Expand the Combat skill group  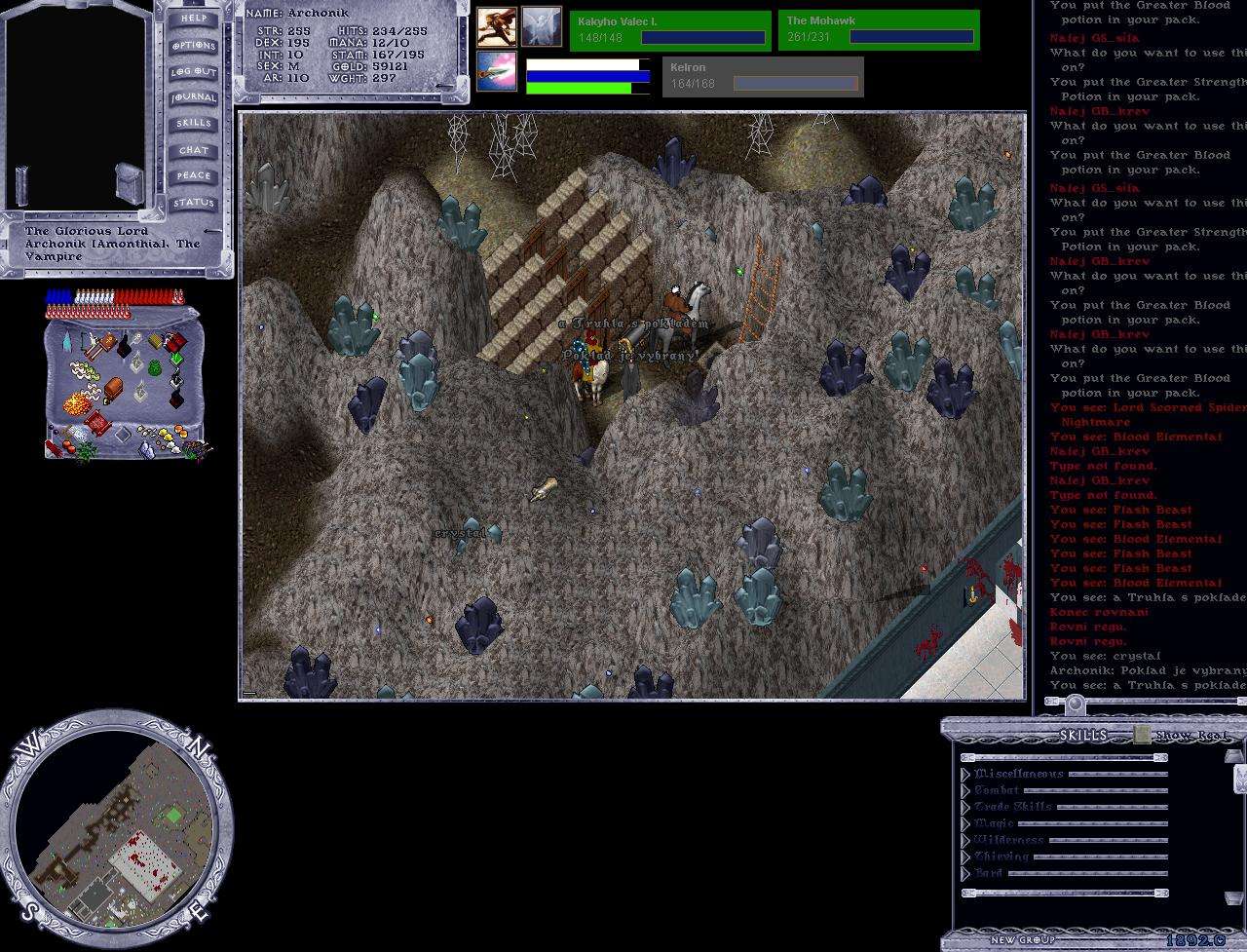click(966, 791)
